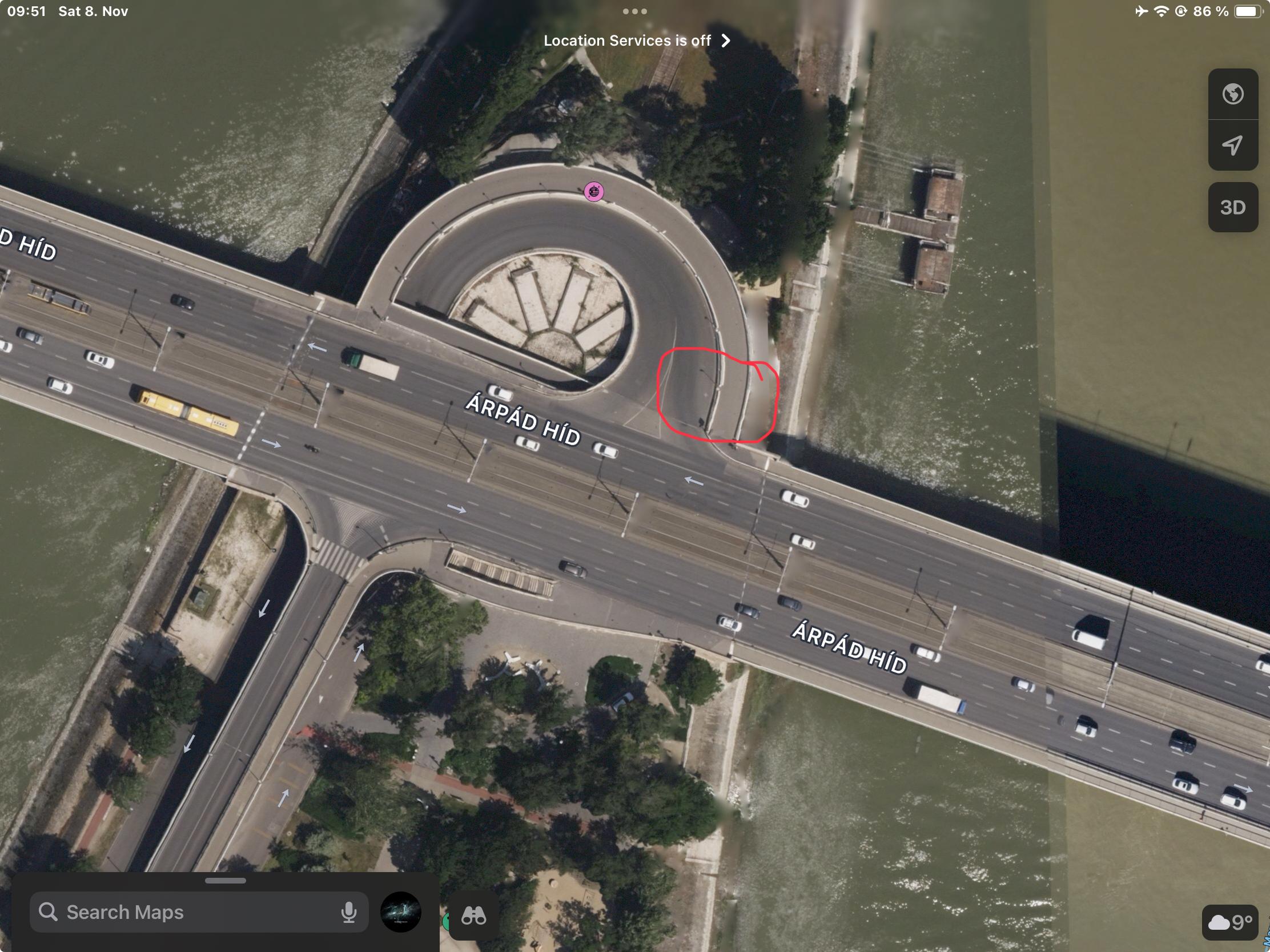
Task: Open the profile avatar picture
Action: [x=401, y=912]
